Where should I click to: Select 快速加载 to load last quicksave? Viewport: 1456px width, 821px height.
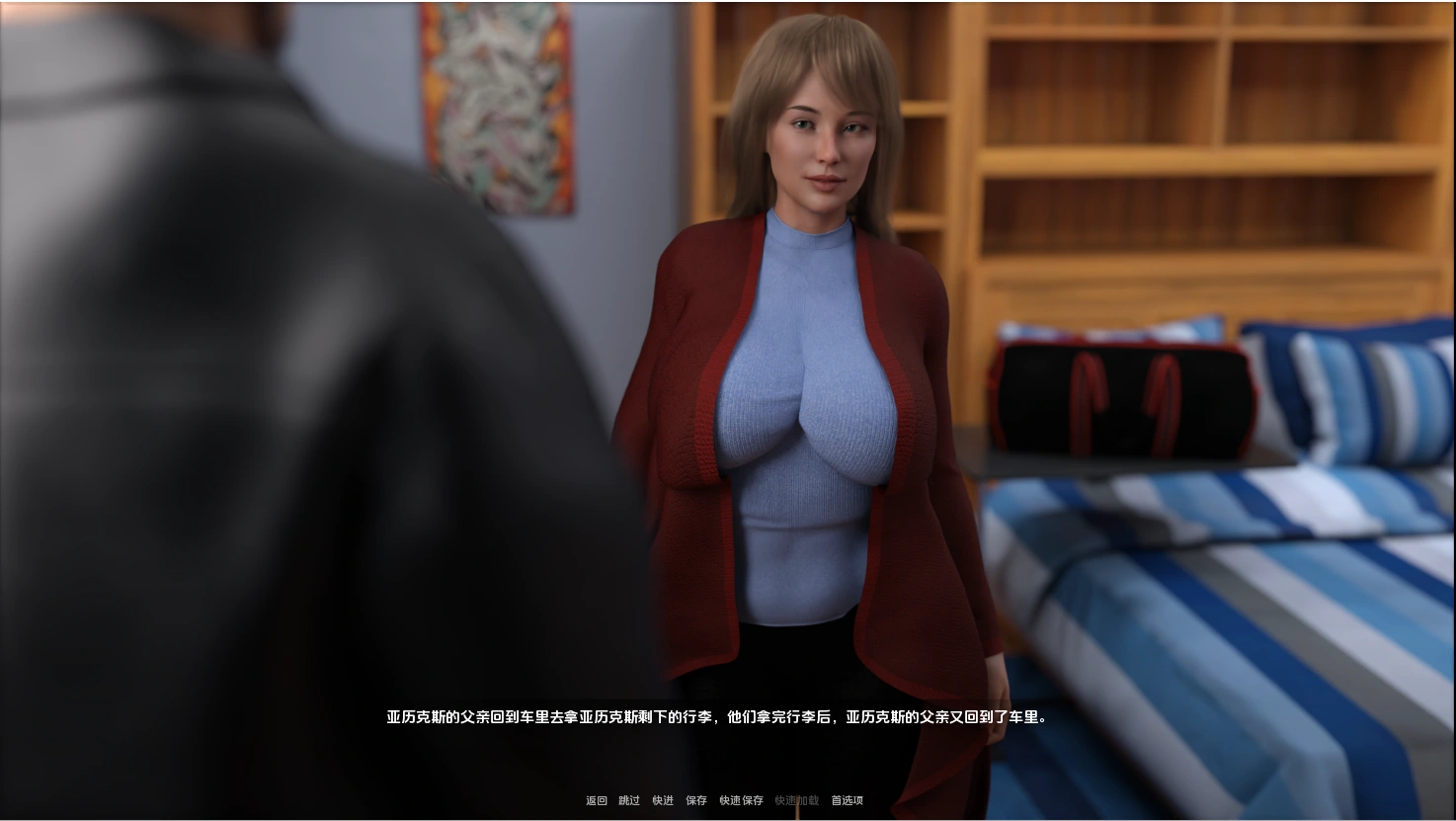click(796, 800)
